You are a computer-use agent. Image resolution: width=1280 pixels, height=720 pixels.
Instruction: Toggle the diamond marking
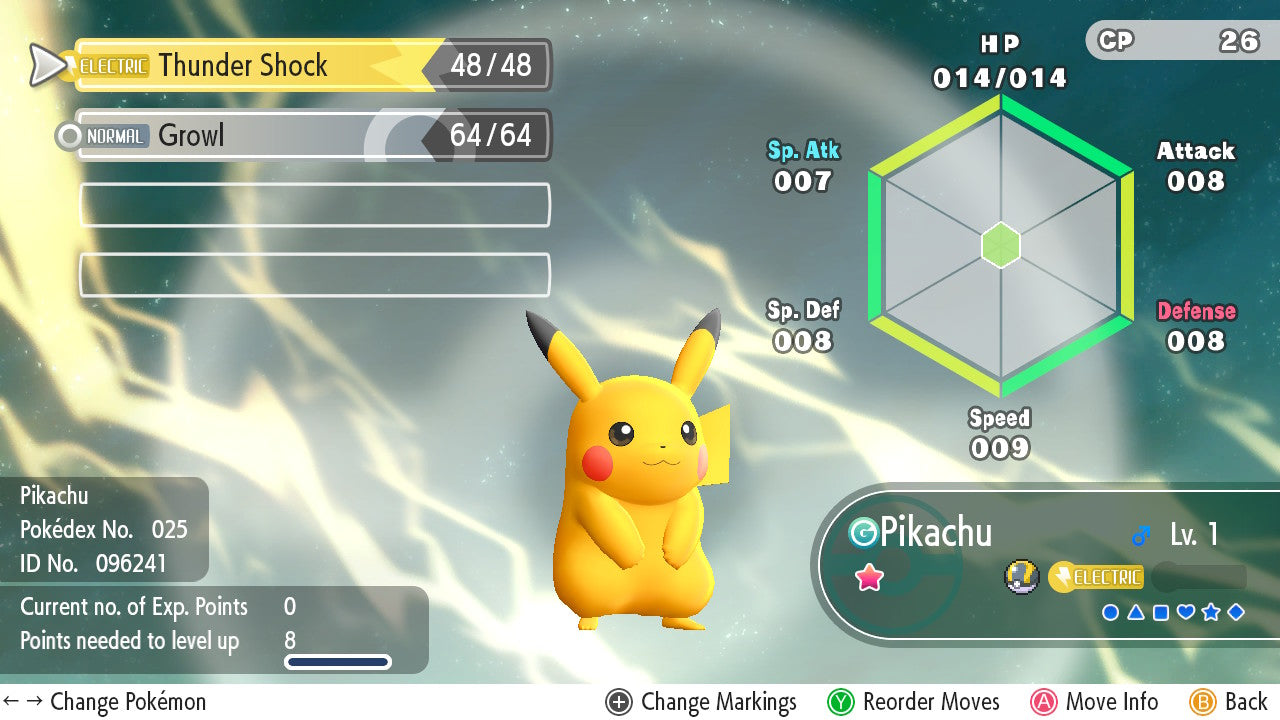[x=1236, y=612]
